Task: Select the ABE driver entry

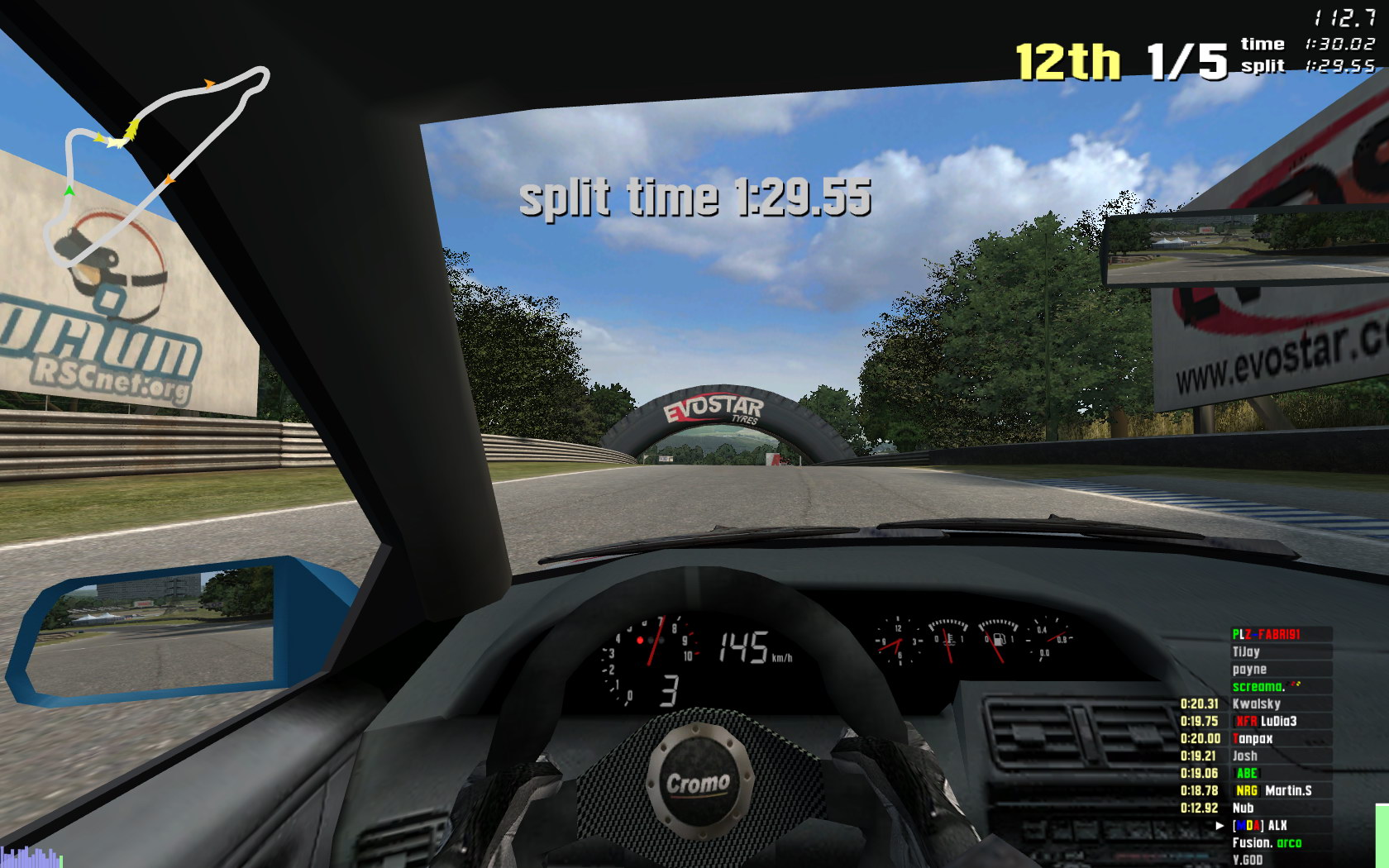Action: [x=1246, y=773]
